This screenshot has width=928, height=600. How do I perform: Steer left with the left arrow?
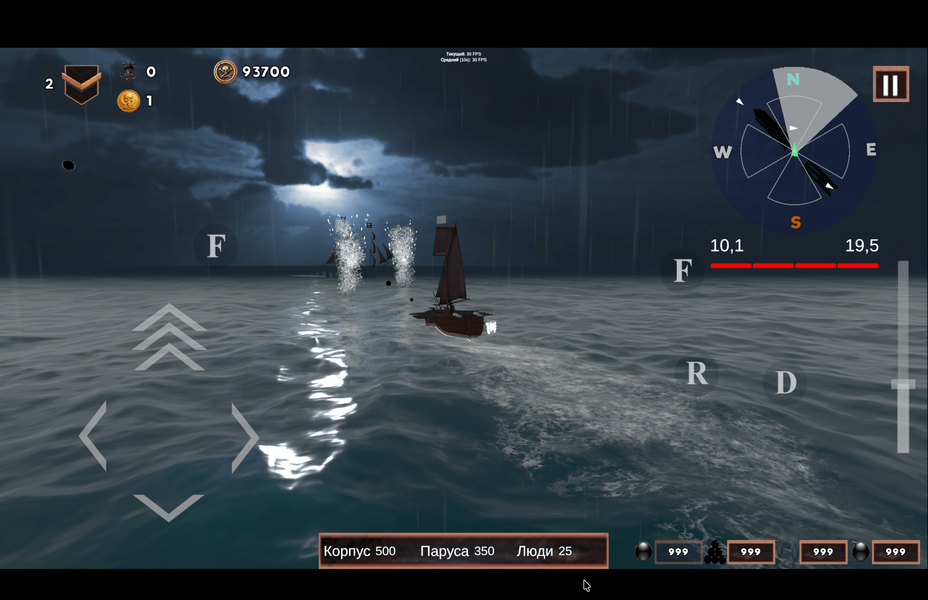[x=93, y=436]
